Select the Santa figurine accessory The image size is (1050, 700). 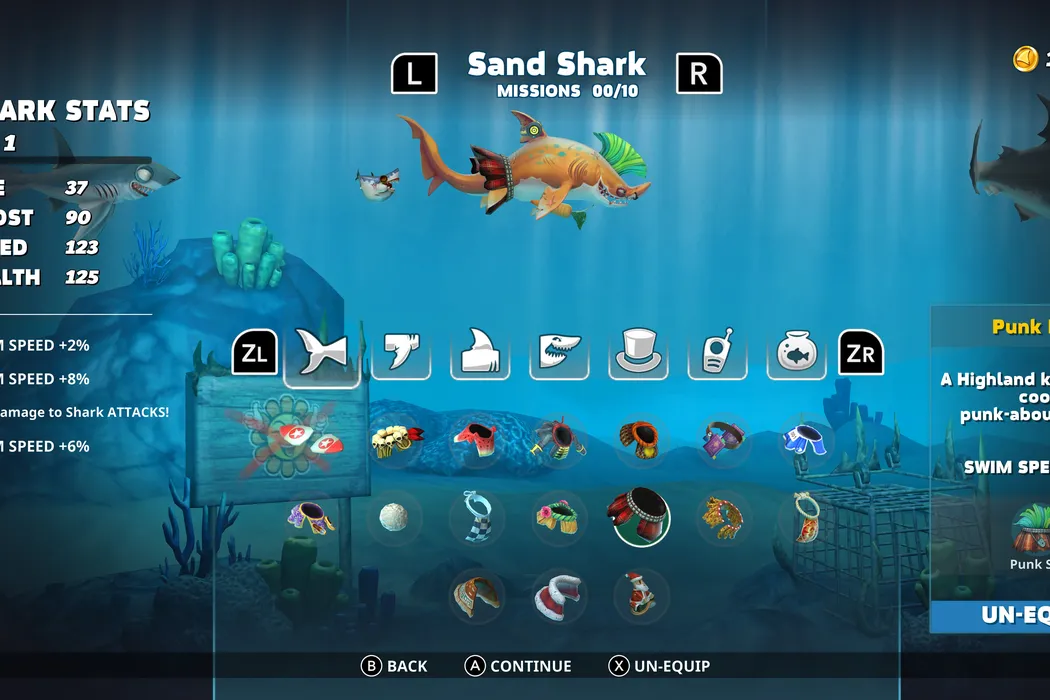click(x=642, y=596)
